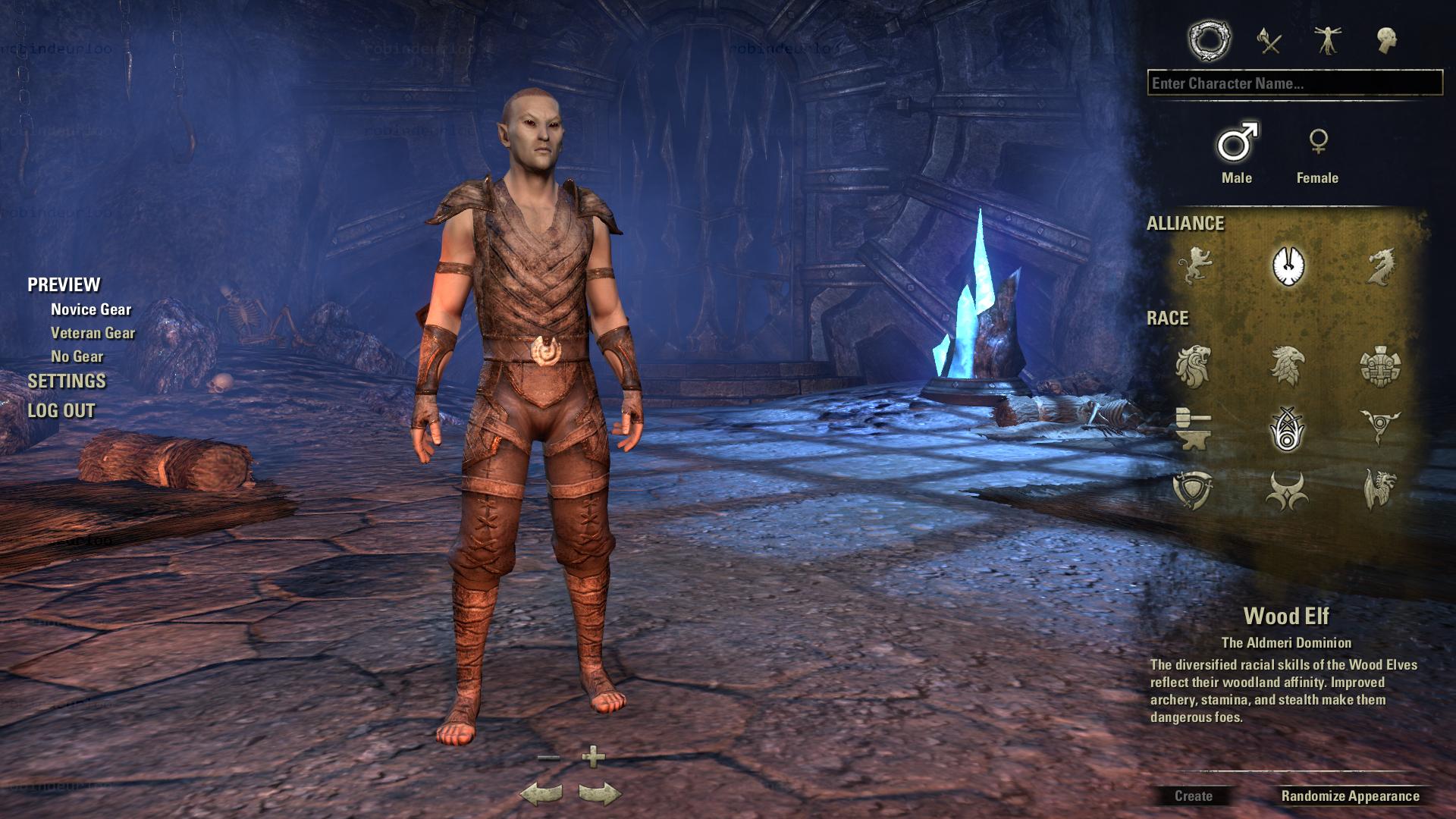Choose the lion head race icon
1456x819 pixels.
(1193, 366)
